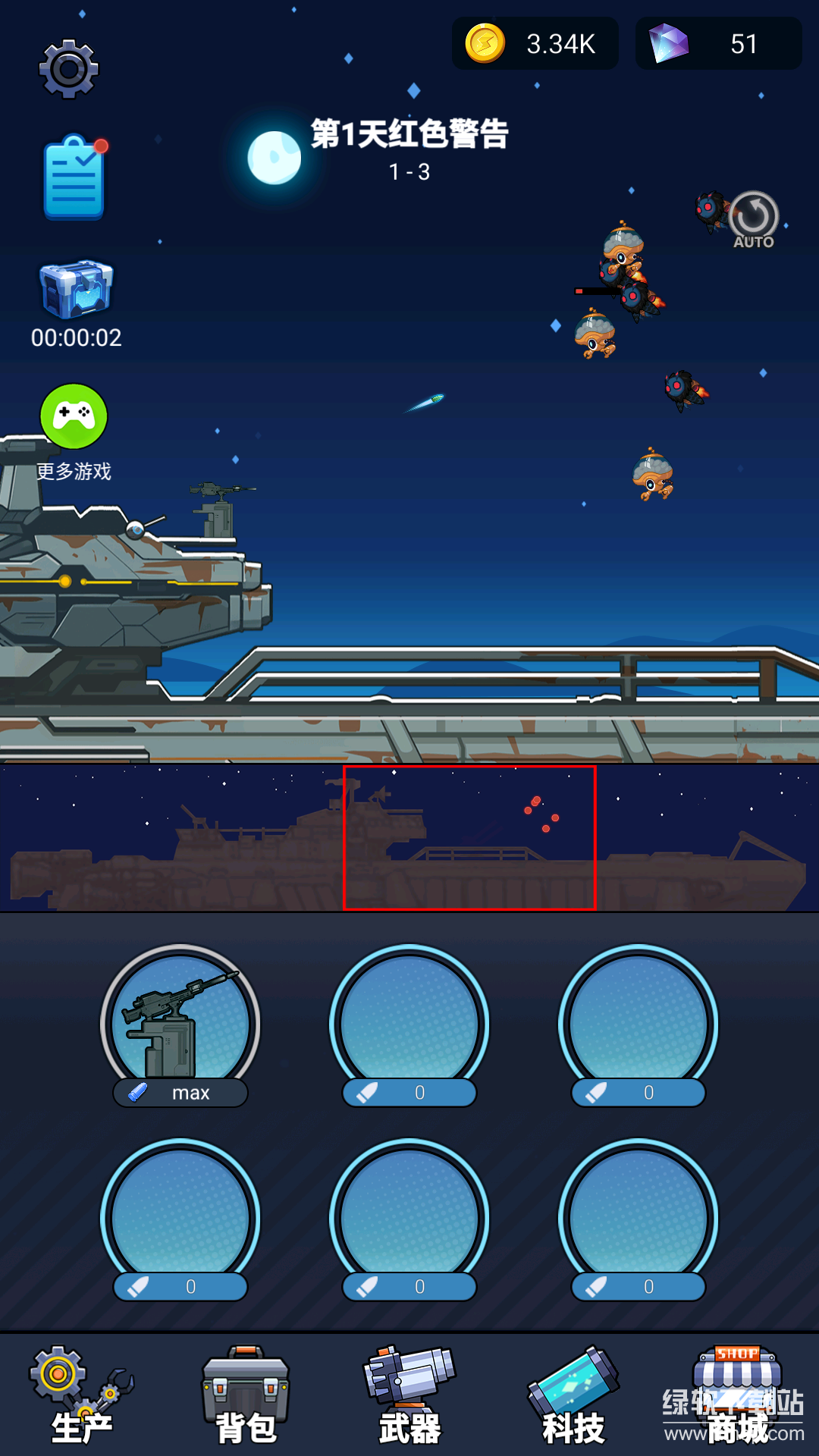The height and width of the screenshot is (1456, 819).
Task: Click the battleship minimap strip
Action: pyautogui.click(x=409, y=838)
